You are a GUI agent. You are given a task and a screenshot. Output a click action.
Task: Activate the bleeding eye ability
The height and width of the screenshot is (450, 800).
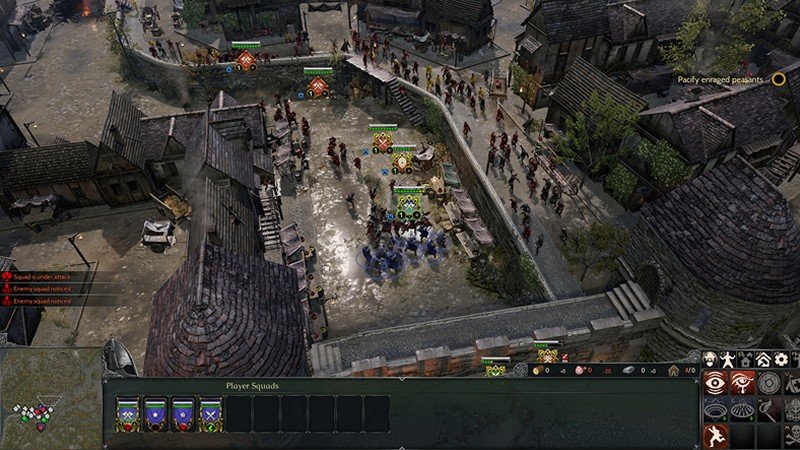tap(742, 383)
